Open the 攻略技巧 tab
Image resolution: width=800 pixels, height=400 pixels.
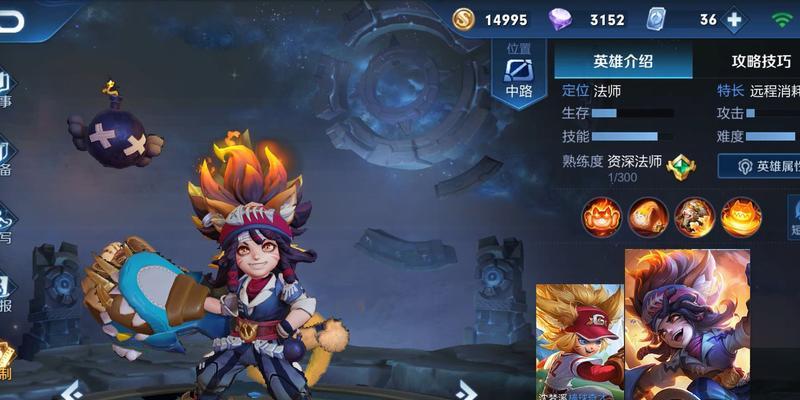click(760, 60)
